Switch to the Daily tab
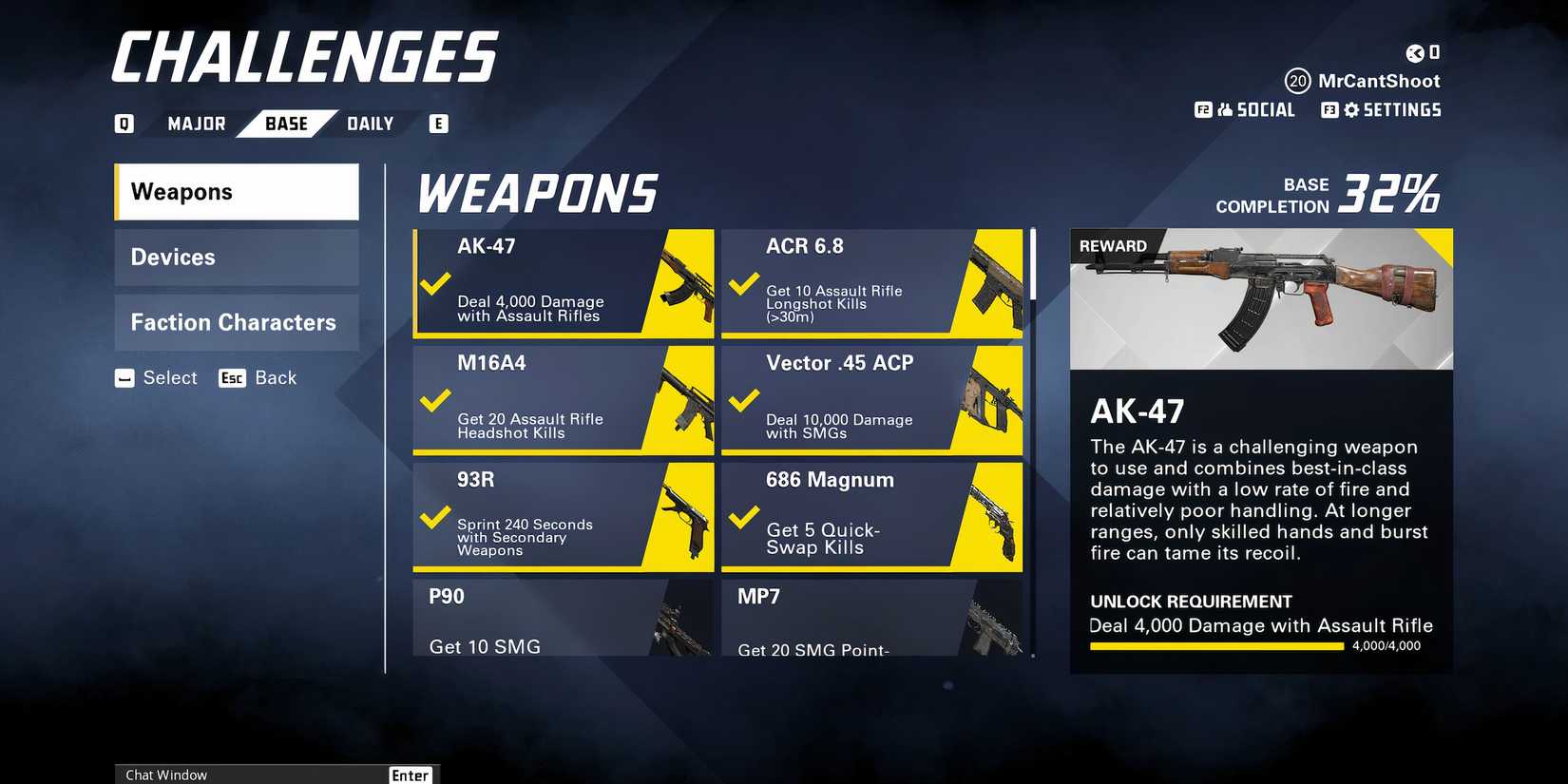This screenshot has height=784, width=1568. (370, 123)
